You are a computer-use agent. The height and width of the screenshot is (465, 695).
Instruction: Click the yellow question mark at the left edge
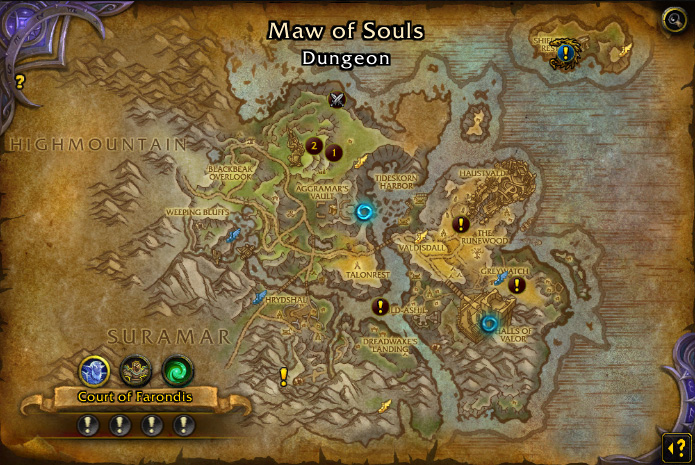point(19,82)
